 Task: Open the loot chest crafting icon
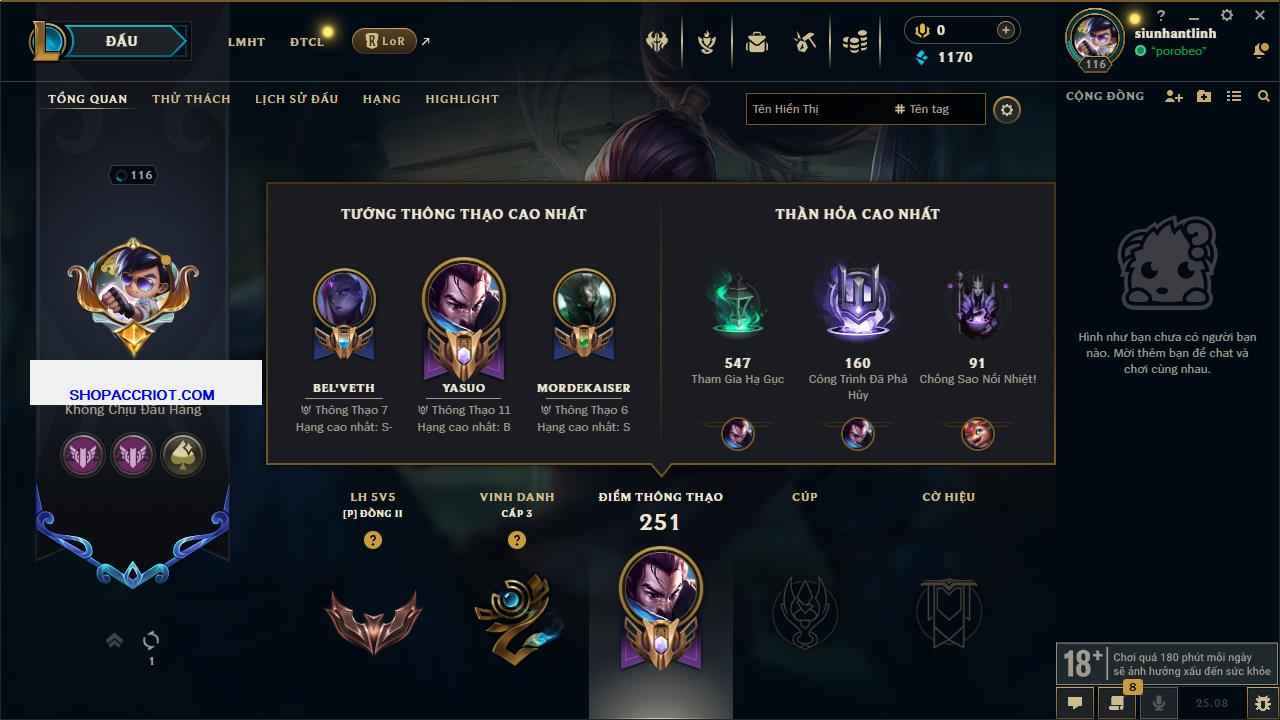tap(805, 42)
